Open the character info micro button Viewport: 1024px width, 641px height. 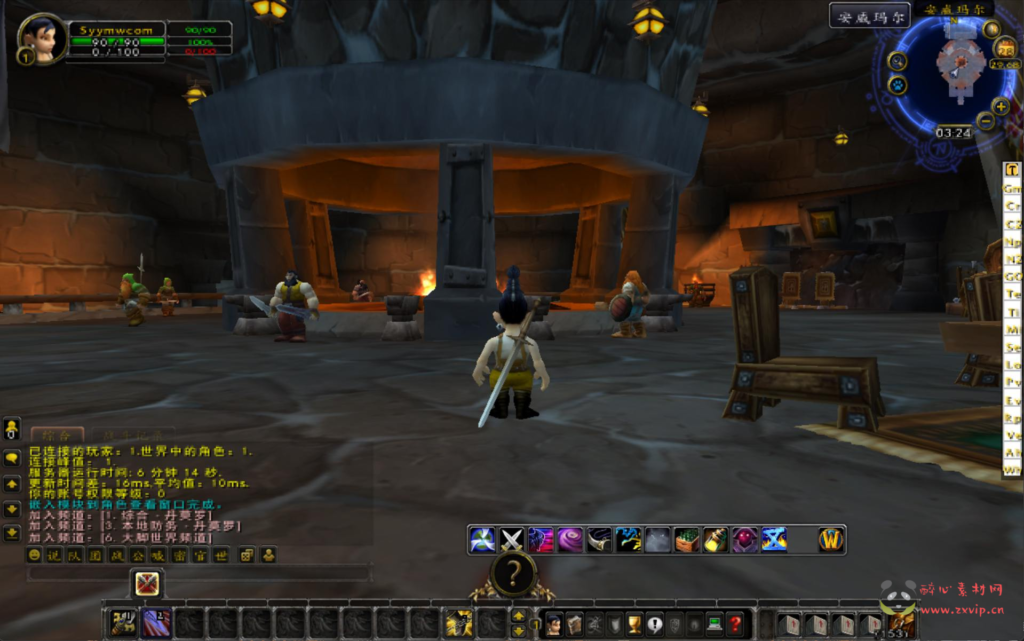553,624
